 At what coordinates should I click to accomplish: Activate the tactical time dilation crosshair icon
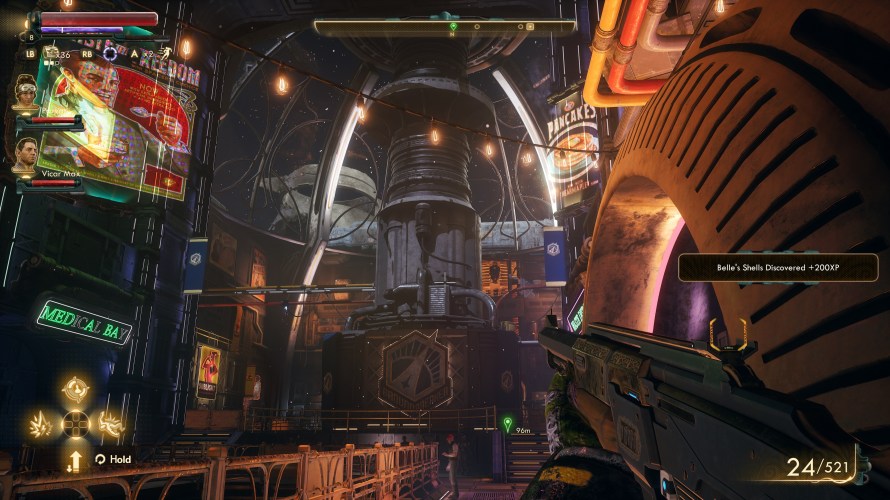(110, 53)
